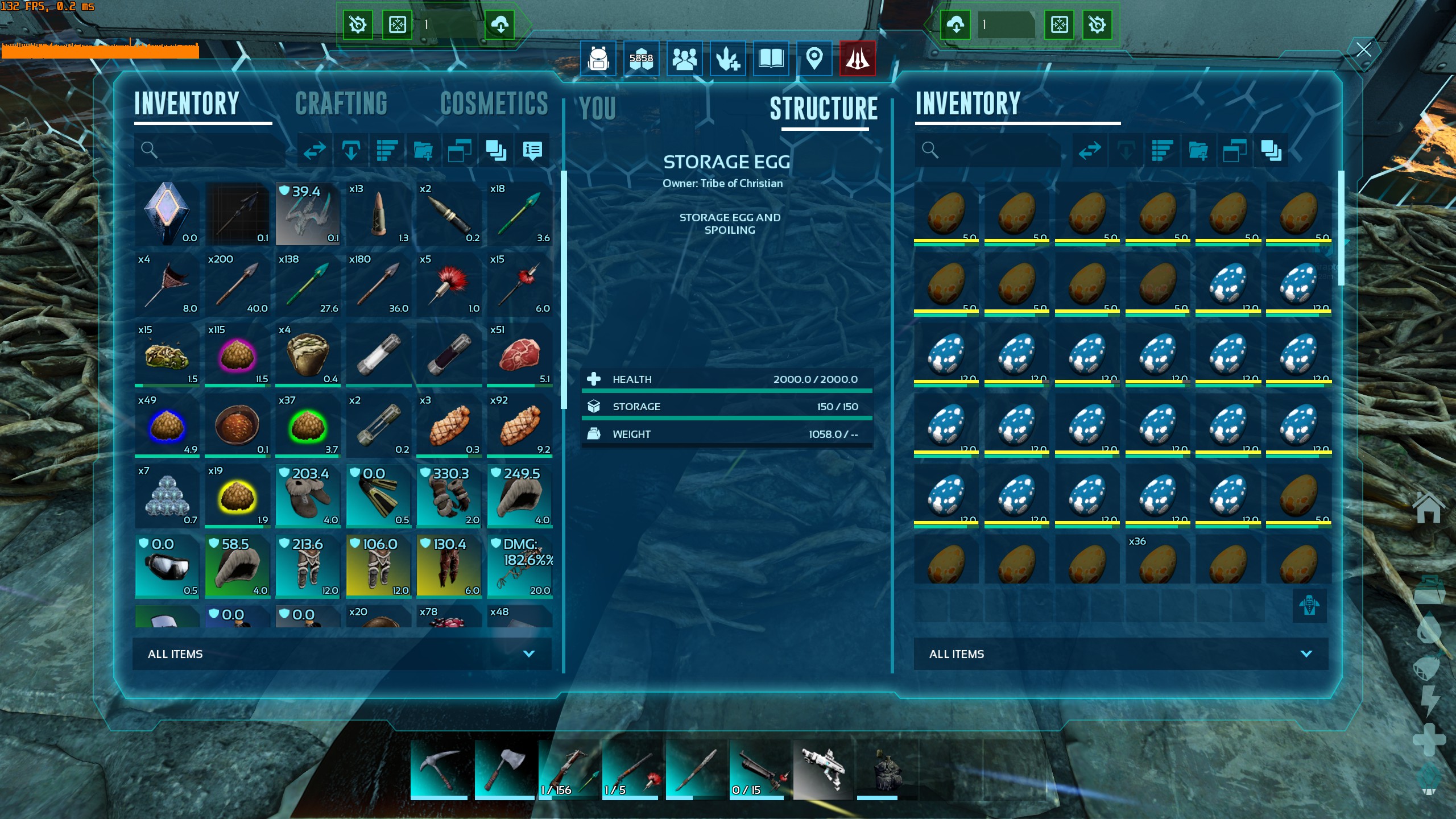Open the Cosmetics tab

494,104
